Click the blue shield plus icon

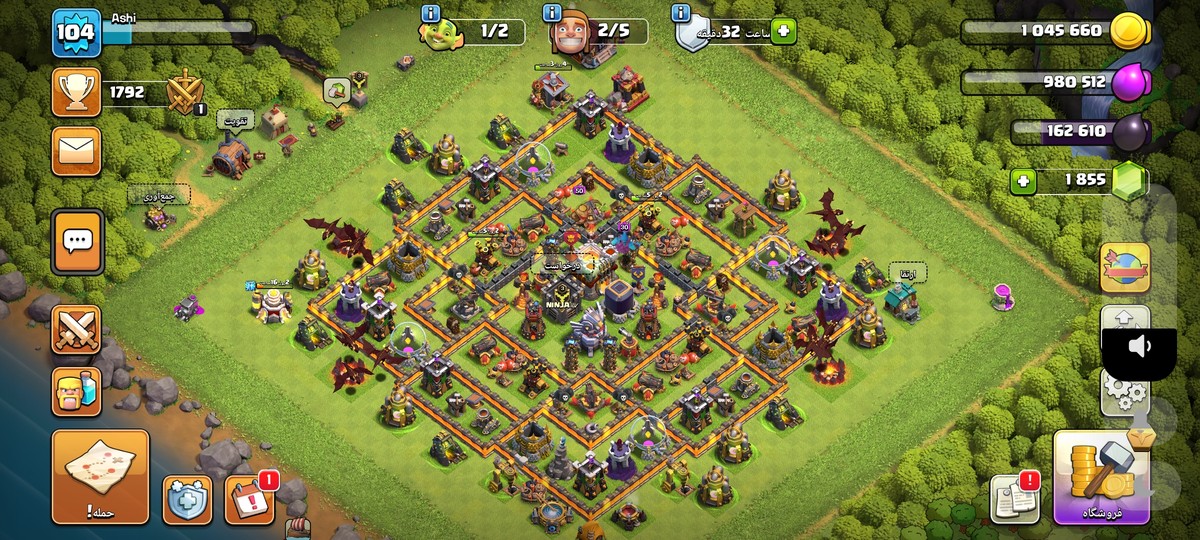coord(188,499)
